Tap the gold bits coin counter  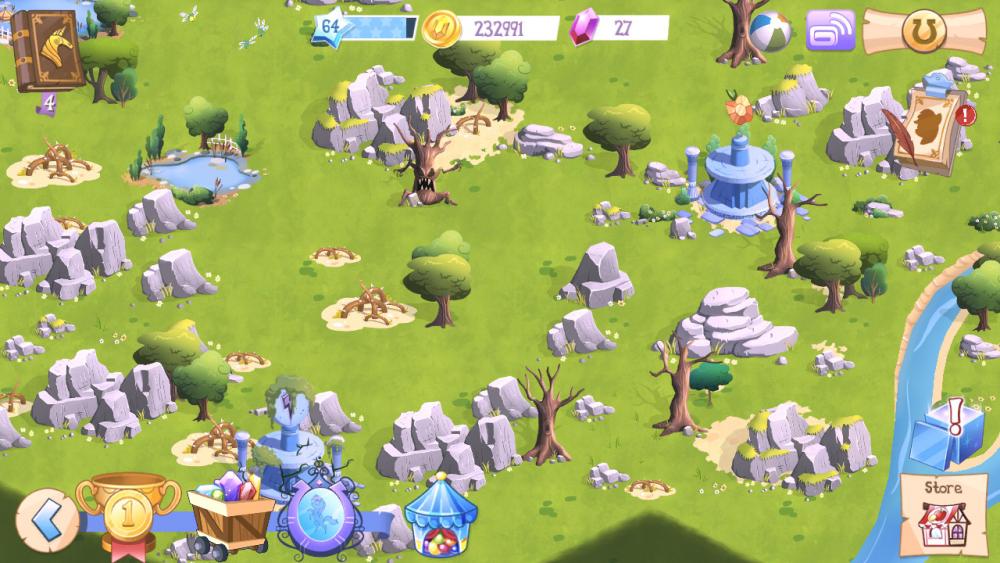(x=490, y=28)
